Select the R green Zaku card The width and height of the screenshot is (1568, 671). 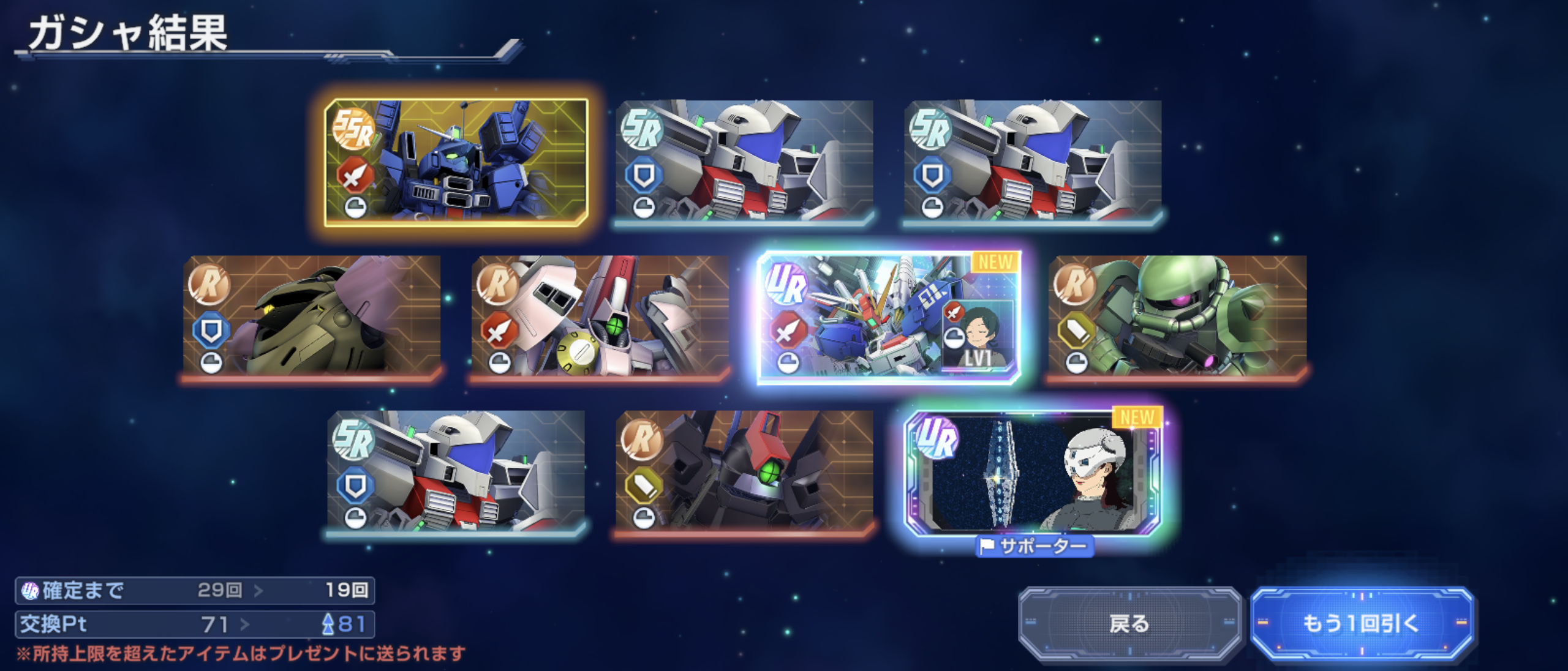click(x=1177, y=317)
